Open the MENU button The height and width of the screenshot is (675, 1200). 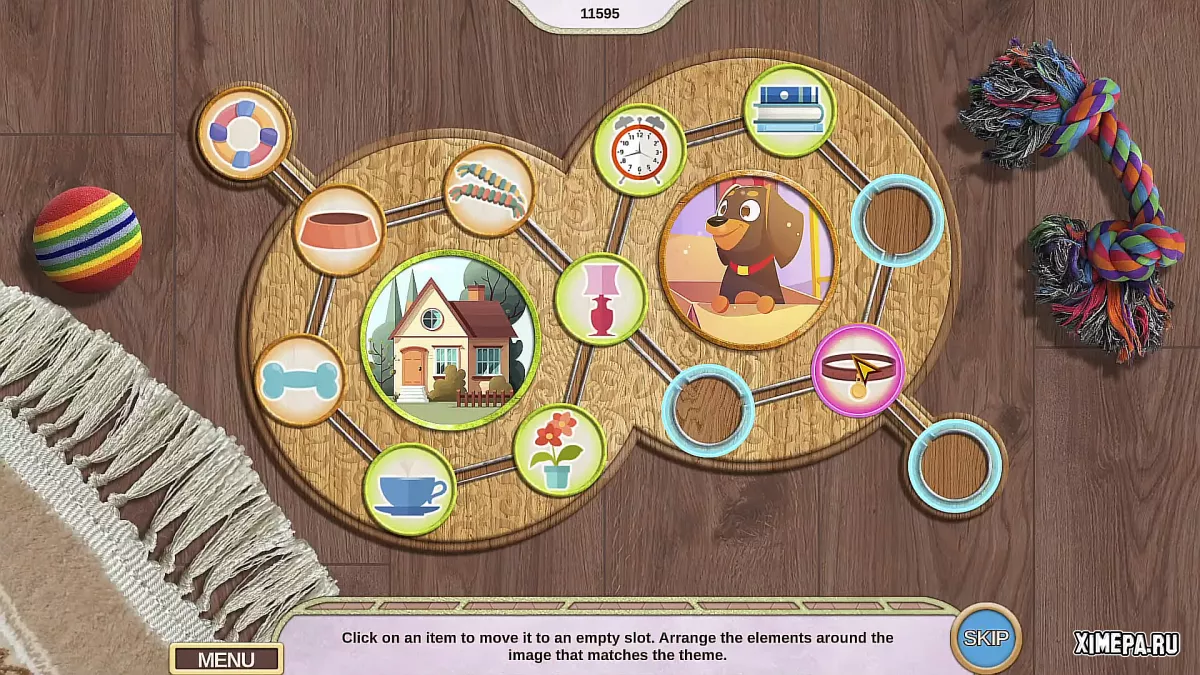pos(226,659)
